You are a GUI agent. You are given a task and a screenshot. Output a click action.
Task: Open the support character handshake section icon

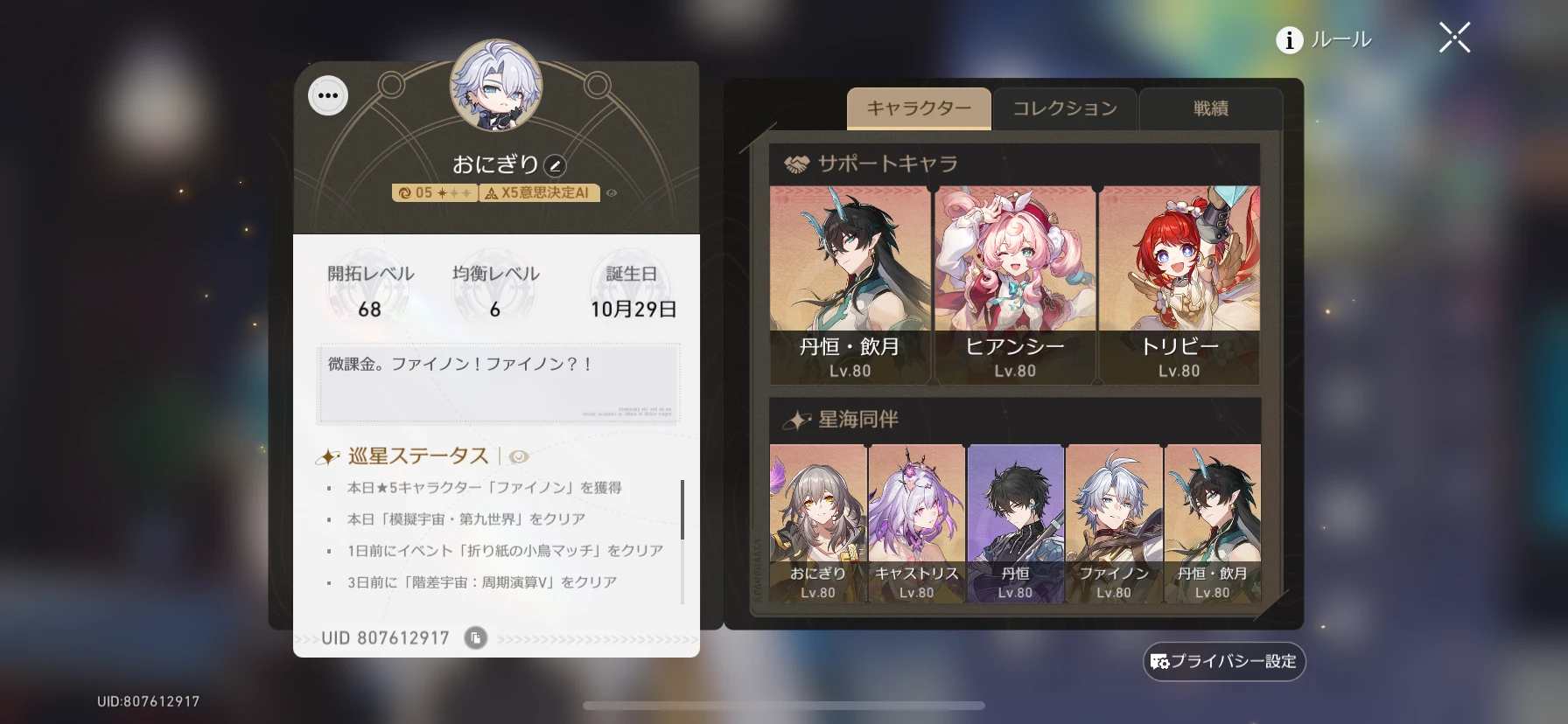794,162
